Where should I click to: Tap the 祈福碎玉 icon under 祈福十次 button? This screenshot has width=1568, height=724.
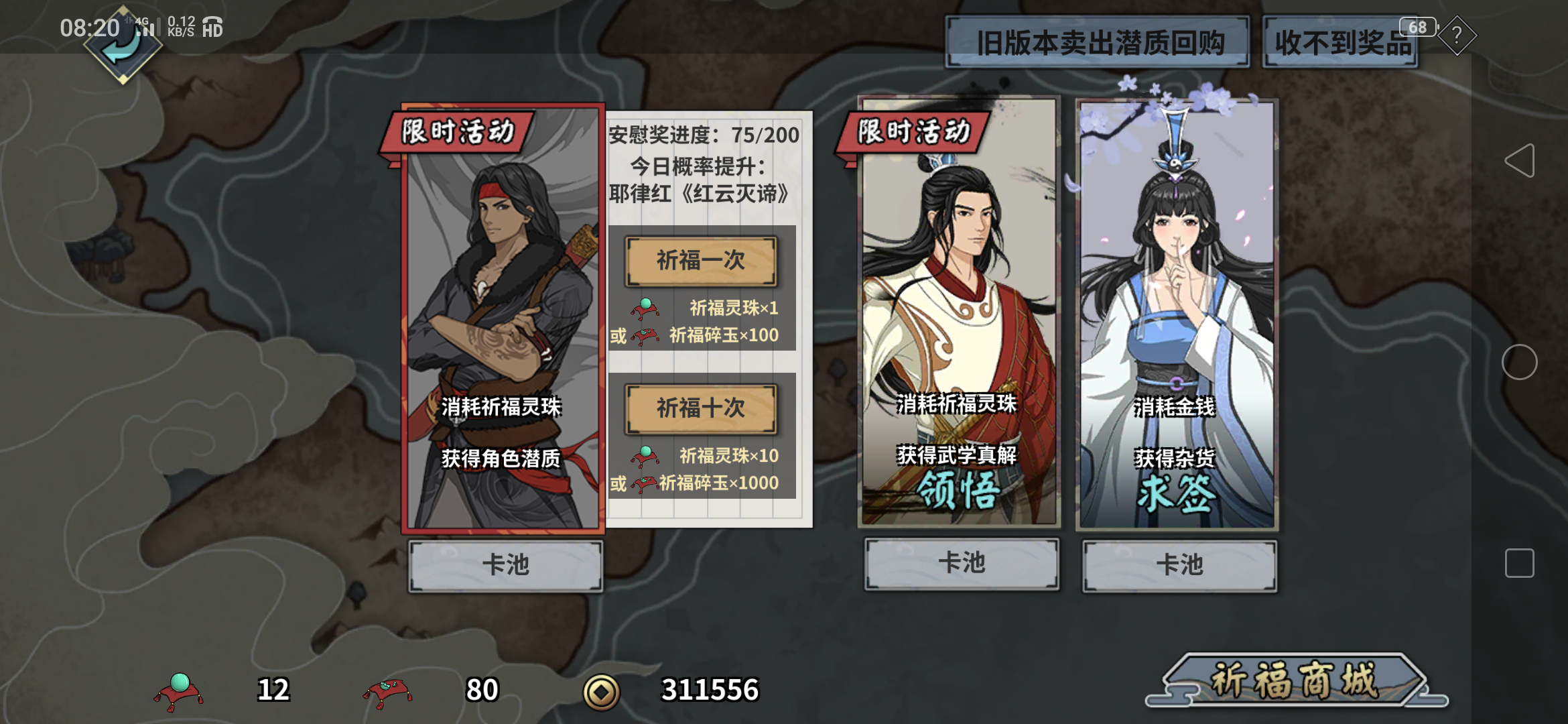pyautogui.click(x=644, y=482)
